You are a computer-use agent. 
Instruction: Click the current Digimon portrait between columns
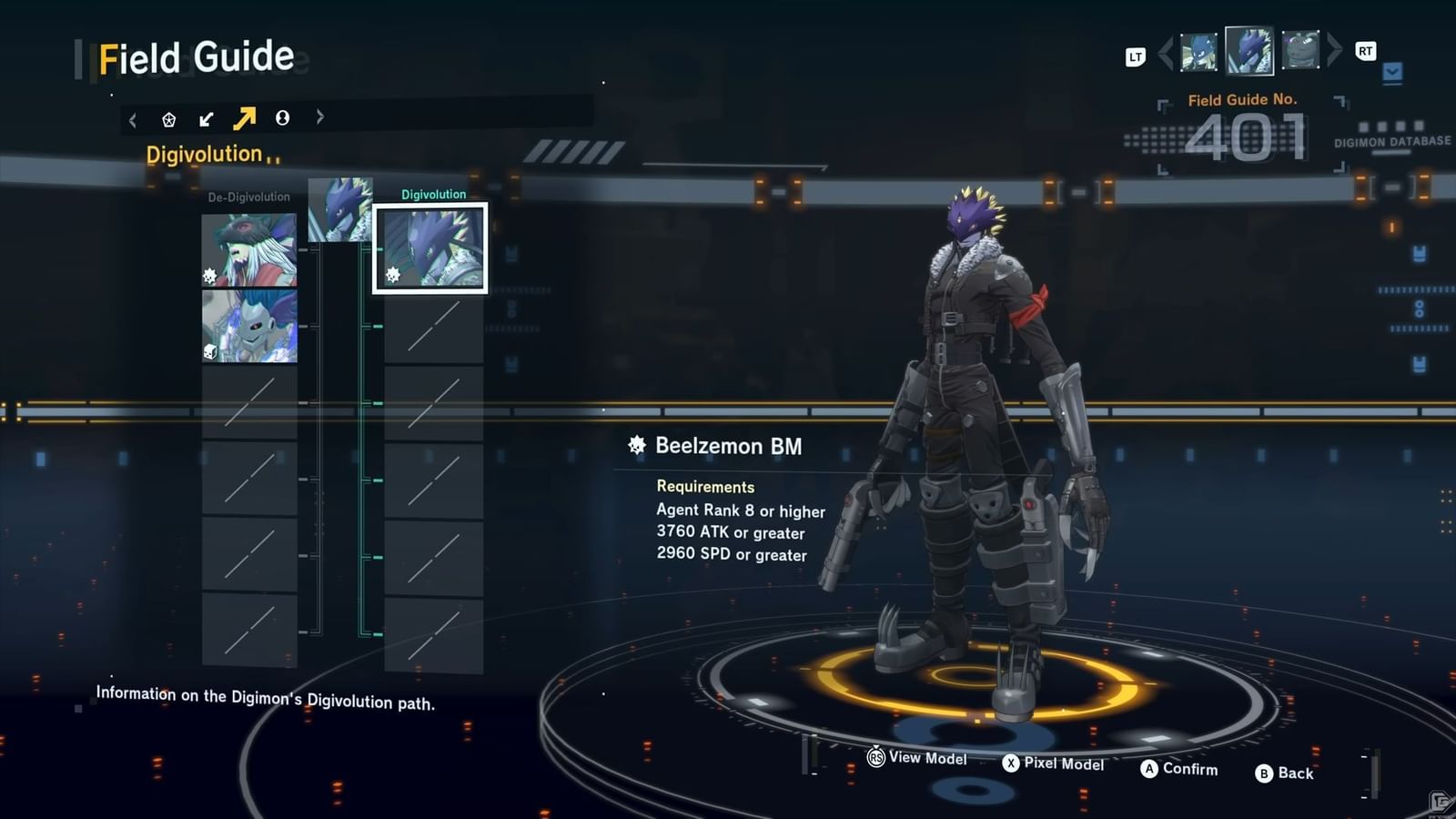pos(339,210)
